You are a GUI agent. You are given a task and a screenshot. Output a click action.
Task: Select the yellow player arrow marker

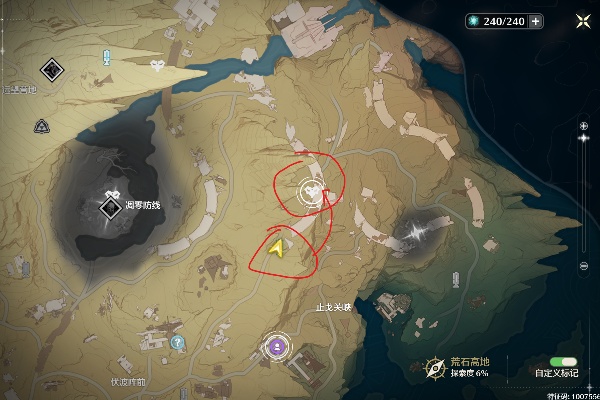pyautogui.click(x=277, y=248)
